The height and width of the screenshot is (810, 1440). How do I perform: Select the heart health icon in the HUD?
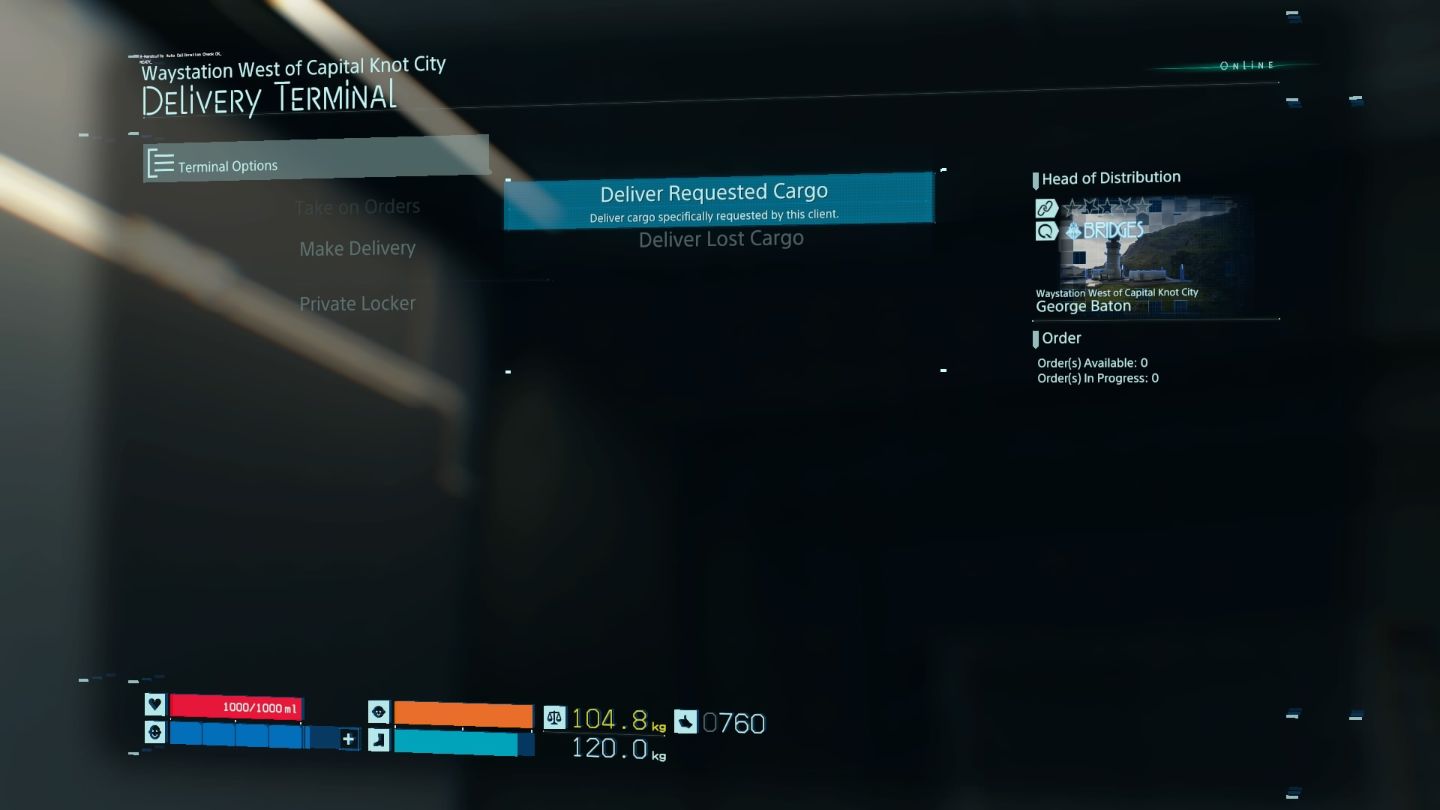click(x=154, y=706)
